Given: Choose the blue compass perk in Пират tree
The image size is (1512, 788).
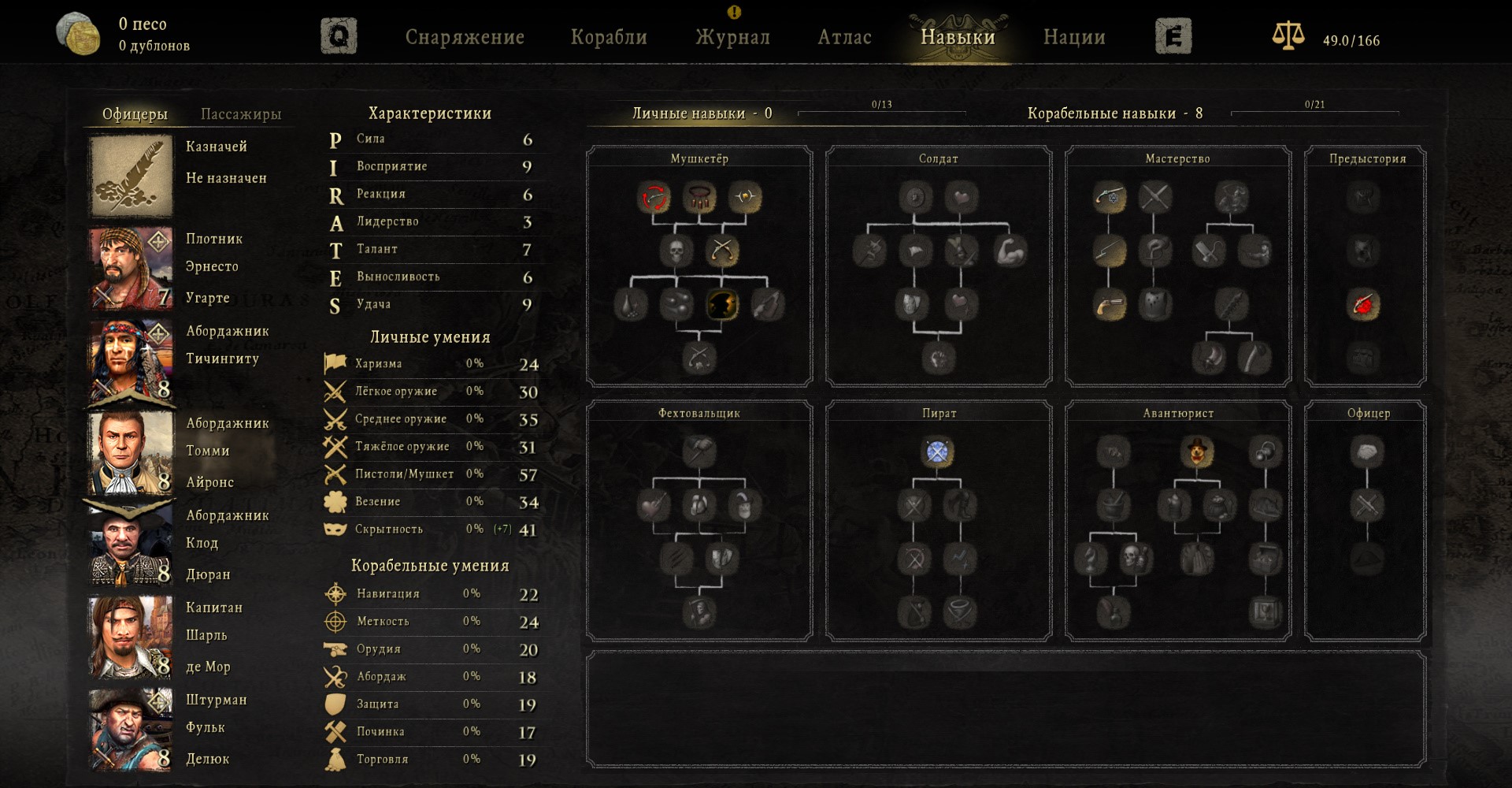Looking at the screenshot, I should tap(937, 452).
